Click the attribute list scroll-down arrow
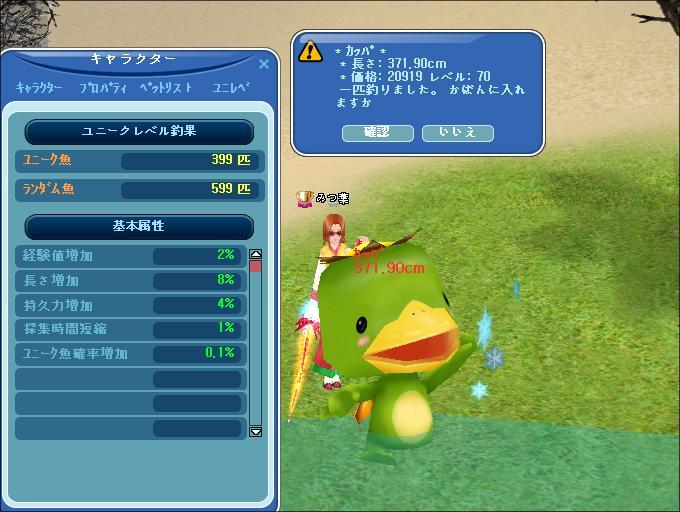This screenshot has height=512, width=680. (x=255, y=431)
